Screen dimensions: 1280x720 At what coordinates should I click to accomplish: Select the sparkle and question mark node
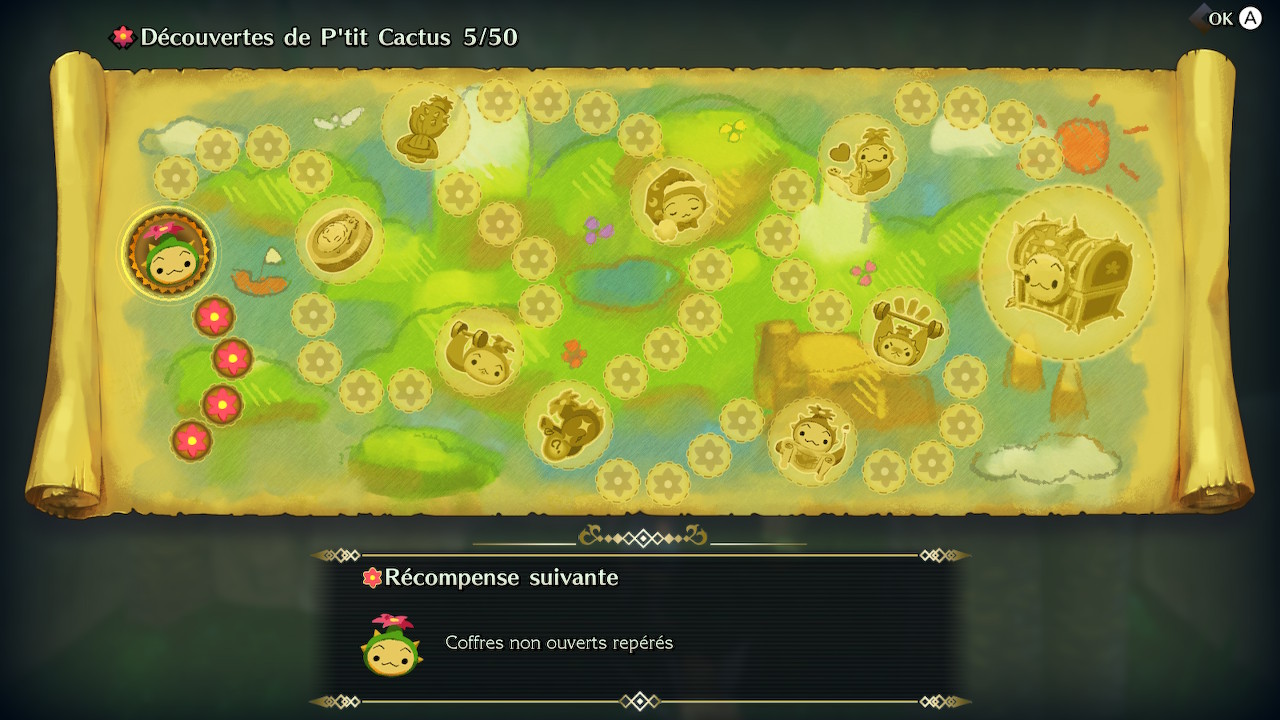click(x=567, y=425)
